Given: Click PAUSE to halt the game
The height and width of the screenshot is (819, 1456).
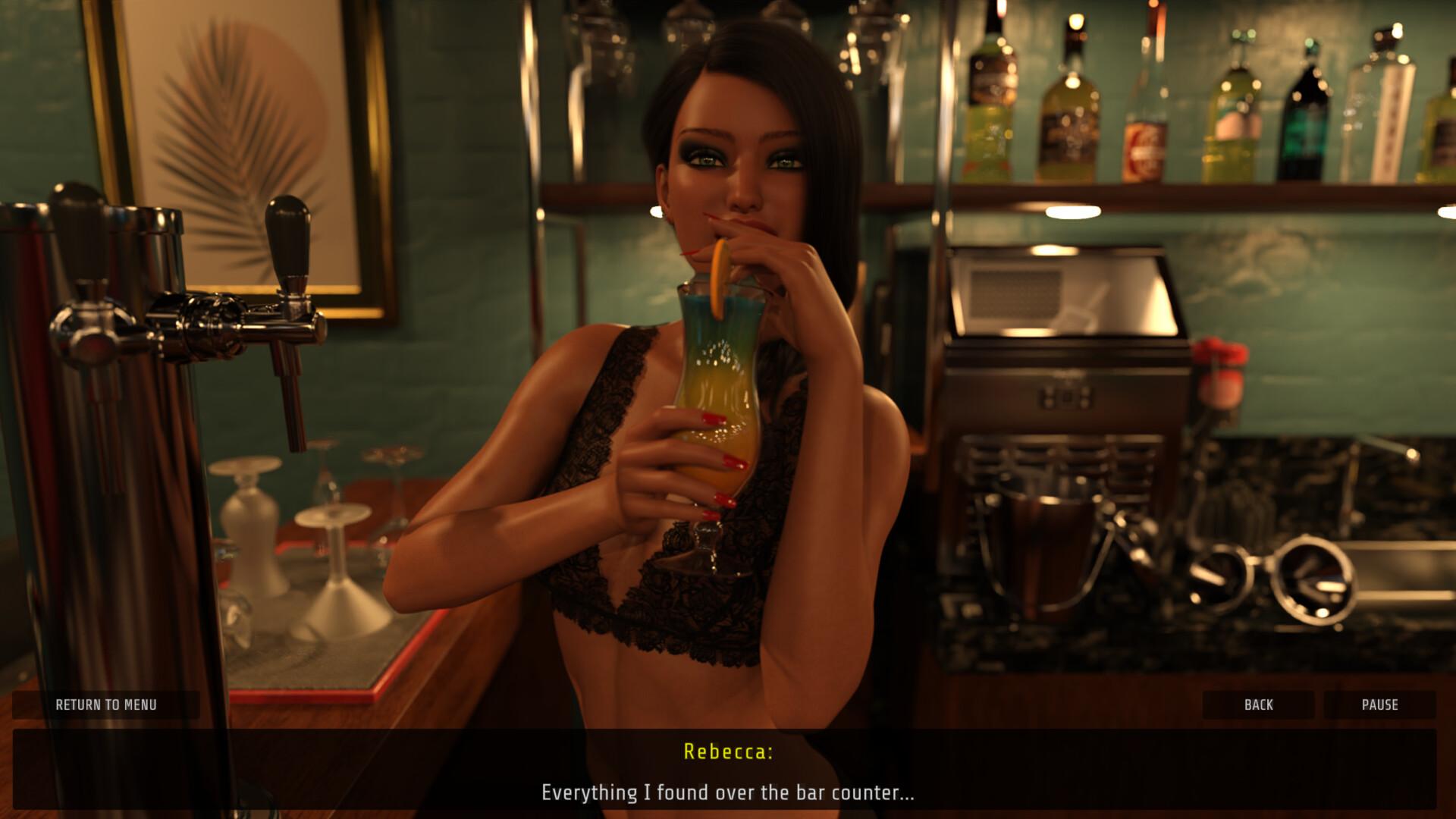Looking at the screenshot, I should (x=1382, y=704).
